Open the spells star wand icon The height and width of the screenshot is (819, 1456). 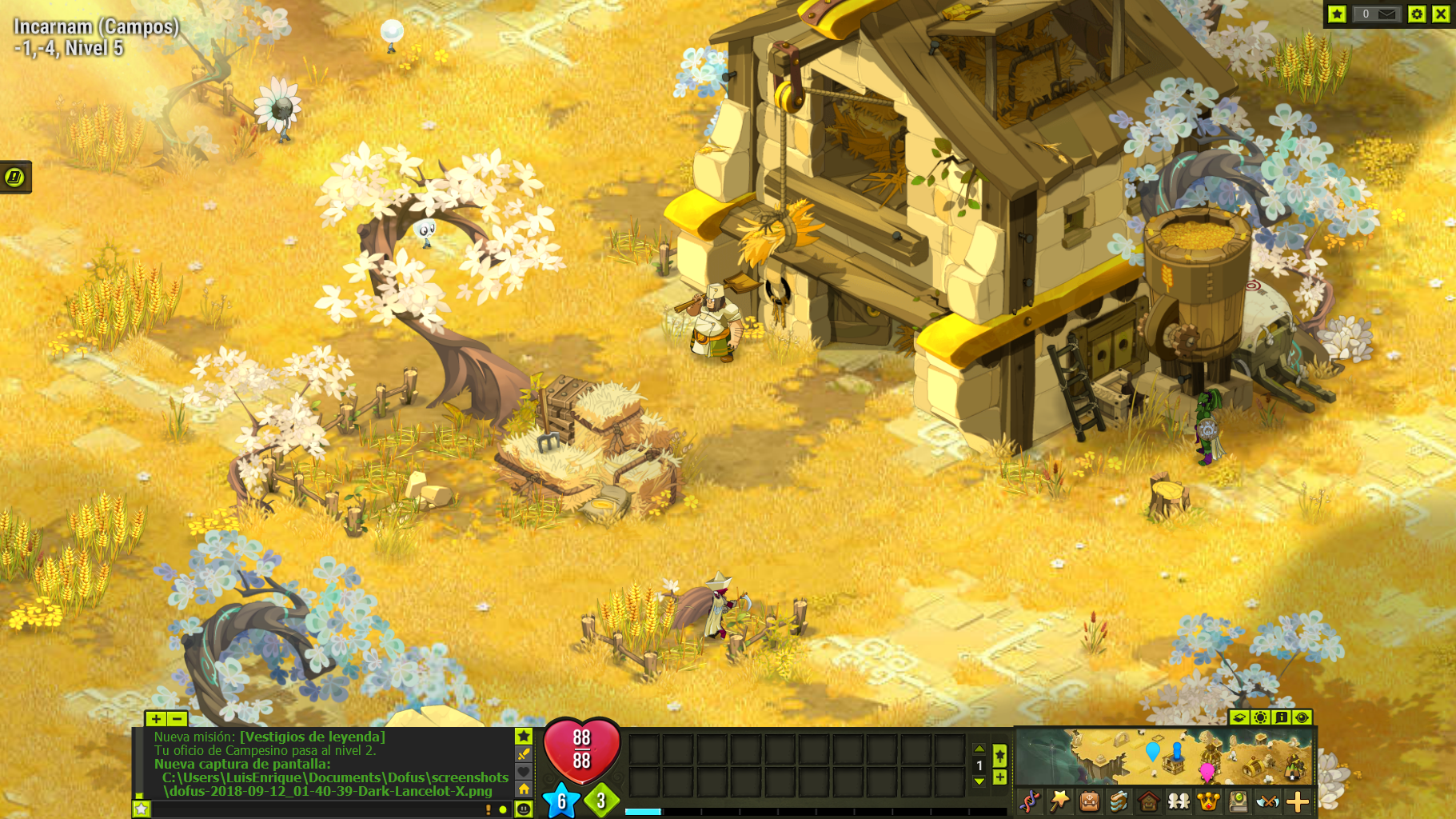click(1059, 801)
